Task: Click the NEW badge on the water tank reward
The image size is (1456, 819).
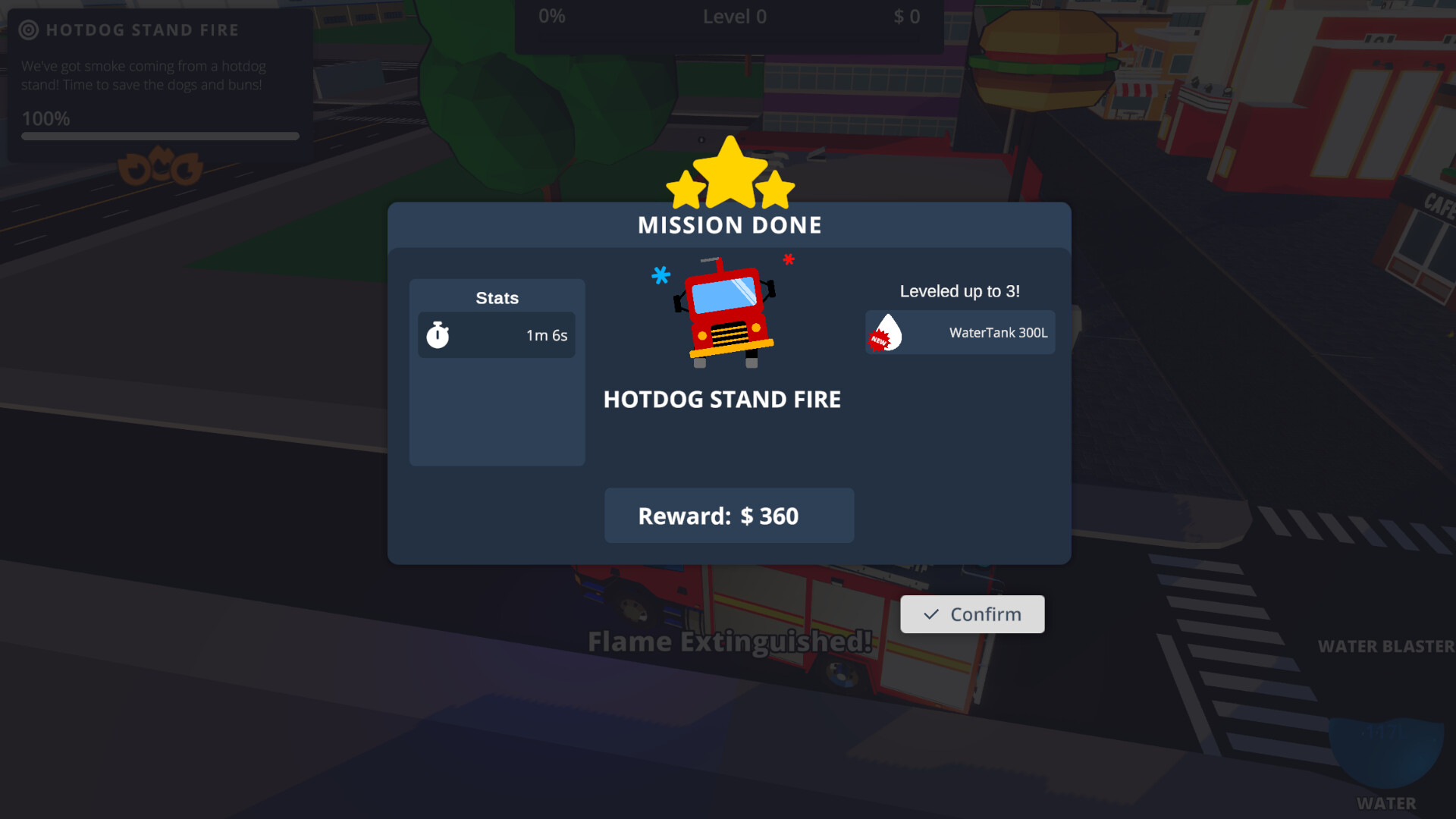Action: point(878,340)
